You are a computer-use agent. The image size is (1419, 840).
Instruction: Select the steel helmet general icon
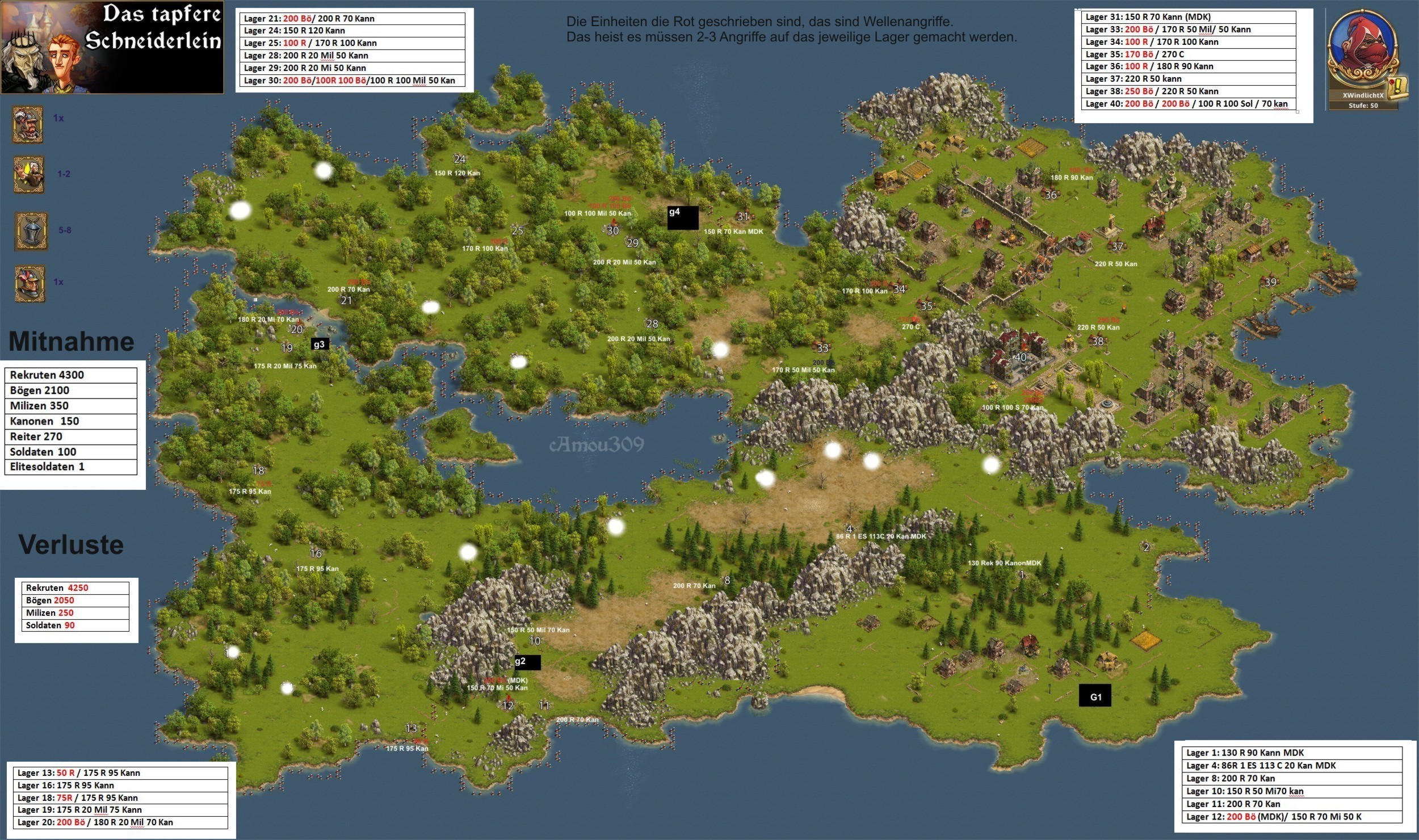point(31,231)
